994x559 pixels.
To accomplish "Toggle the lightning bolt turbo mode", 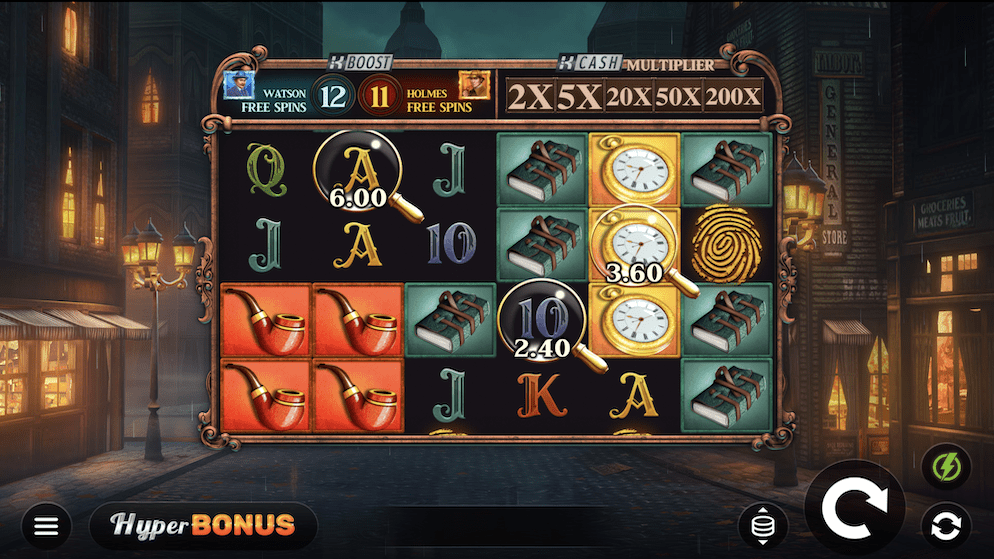I will (945, 468).
